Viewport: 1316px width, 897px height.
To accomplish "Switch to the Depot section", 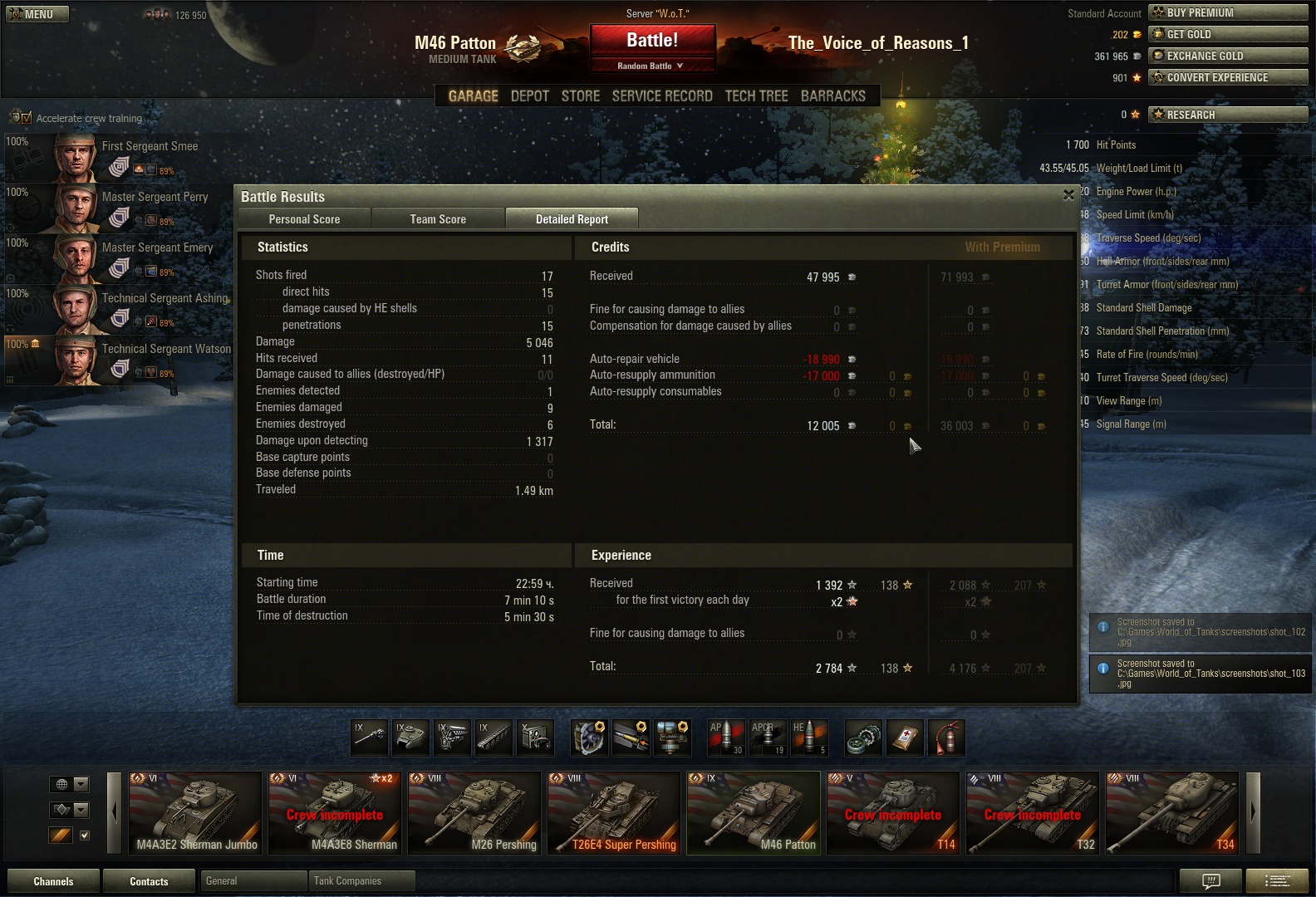I will [x=530, y=96].
